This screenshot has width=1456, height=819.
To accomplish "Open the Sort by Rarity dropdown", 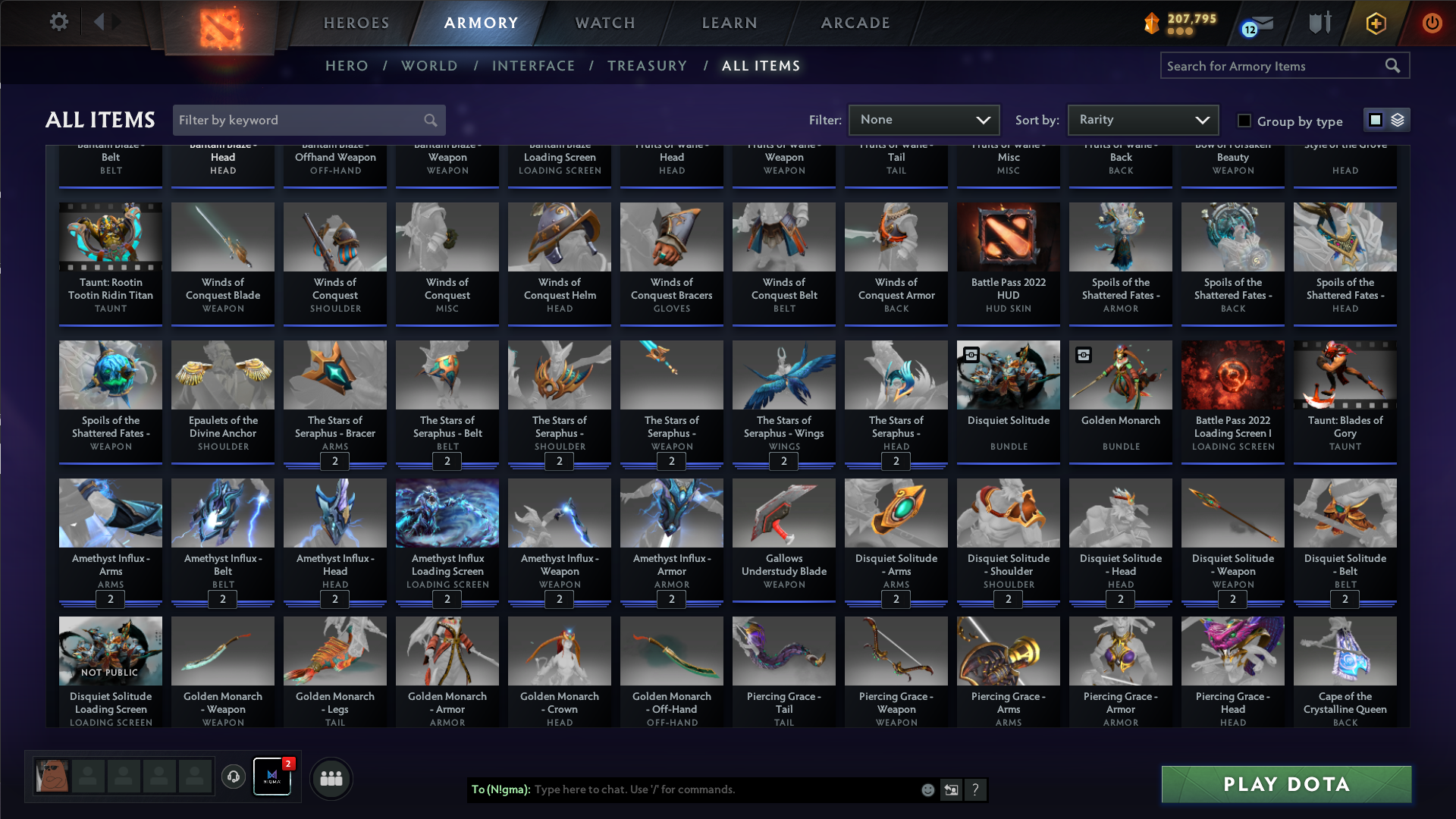I will point(1142,120).
